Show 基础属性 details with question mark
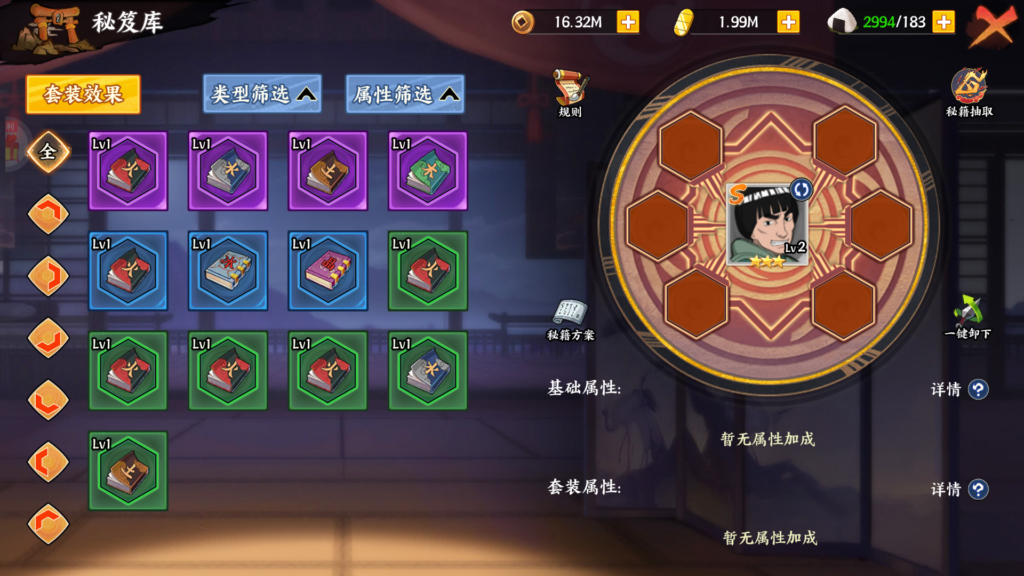Viewport: 1024px width, 576px height. tap(978, 389)
